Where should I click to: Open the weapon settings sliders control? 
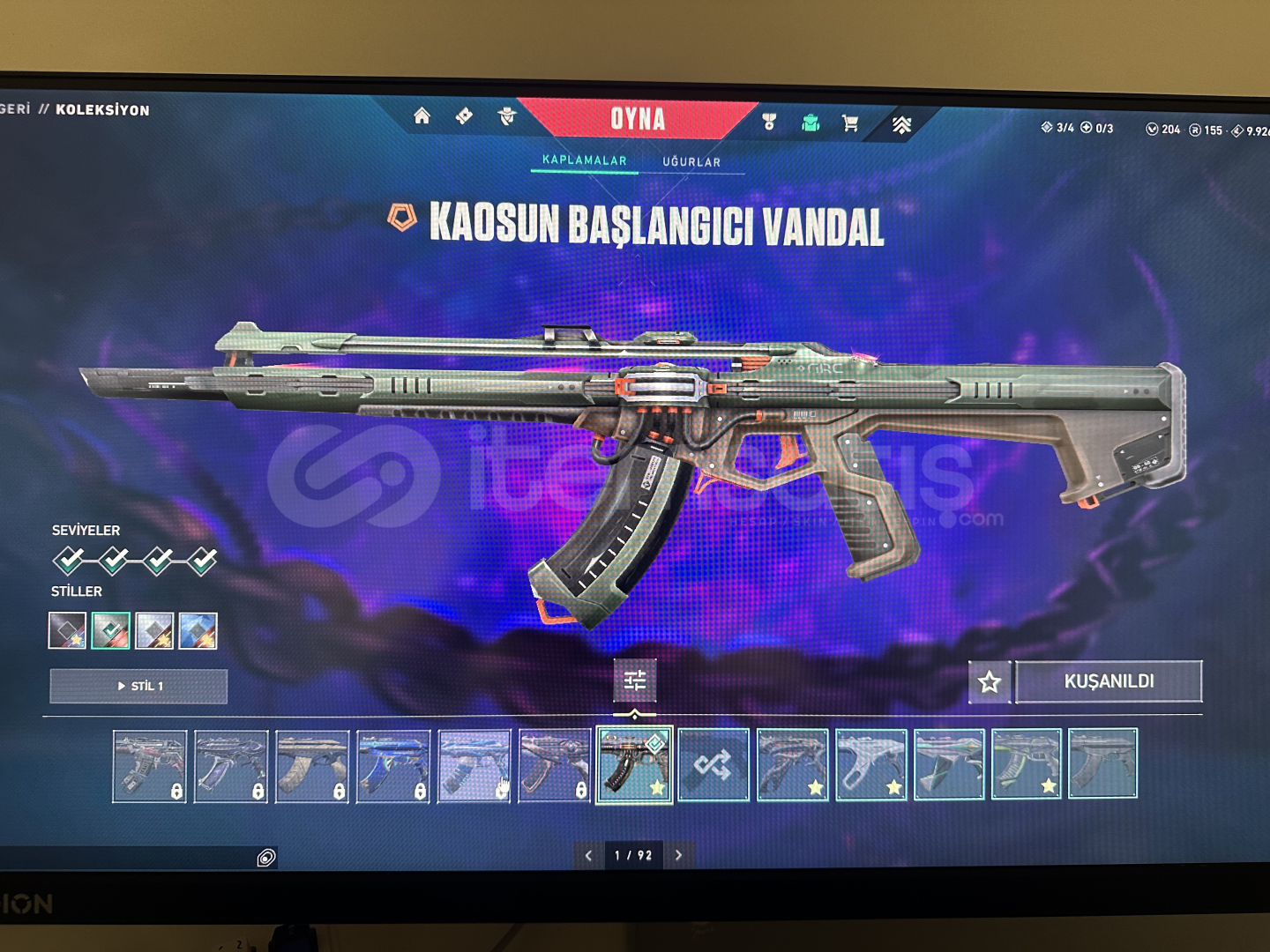tap(633, 681)
